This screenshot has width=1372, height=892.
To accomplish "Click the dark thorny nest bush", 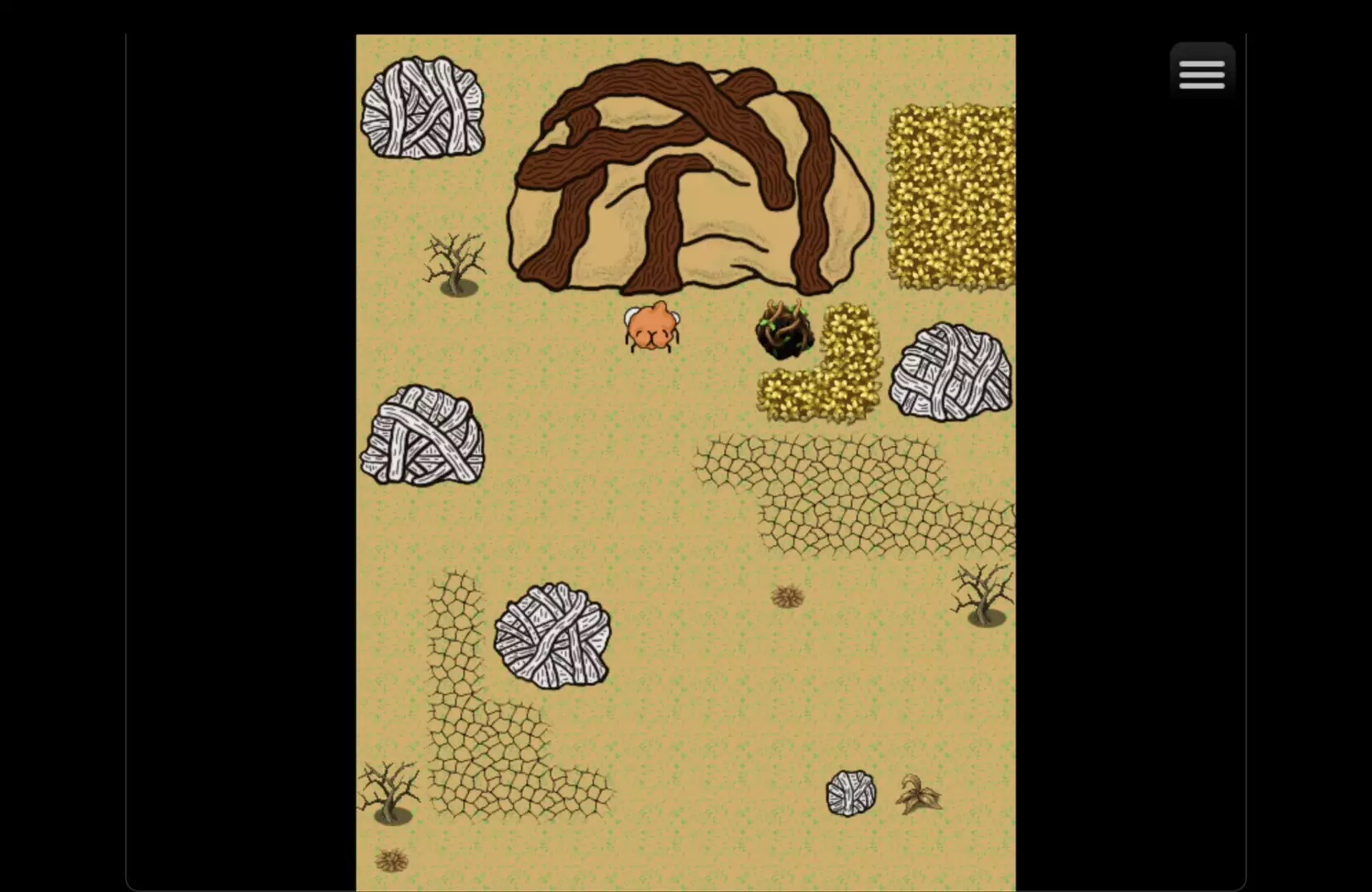I will [x=783, y=330].
